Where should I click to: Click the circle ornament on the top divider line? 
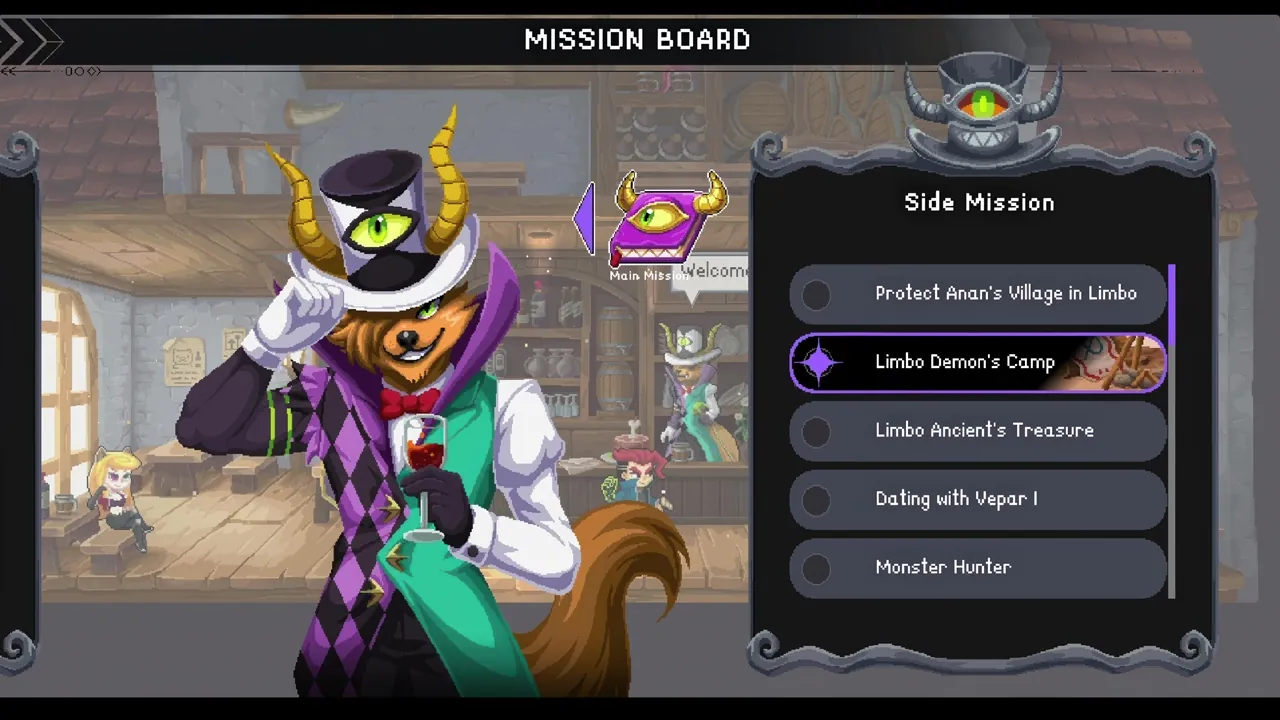pyautogui.click(x=78, y=71)
